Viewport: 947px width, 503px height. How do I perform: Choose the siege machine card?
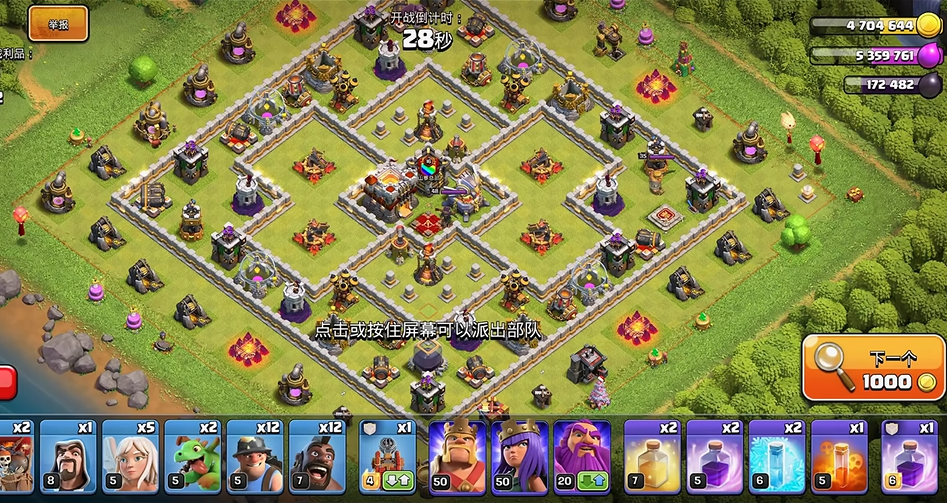pos(388,458)
